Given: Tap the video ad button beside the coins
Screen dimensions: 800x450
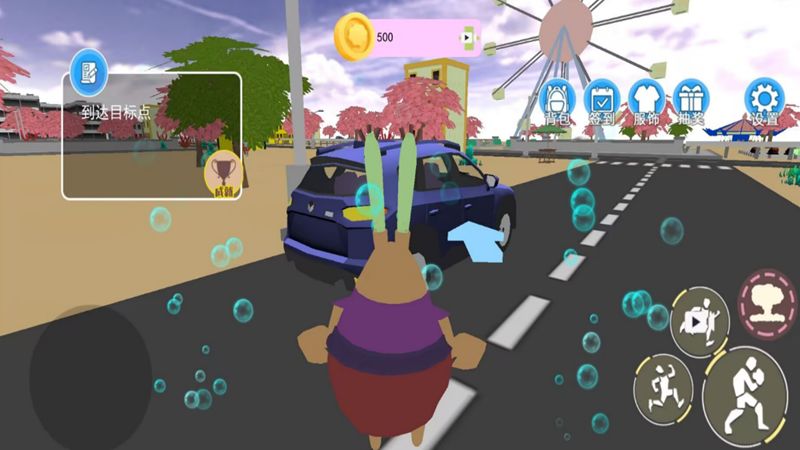Looking at the screenshot, I should [465, 38].
